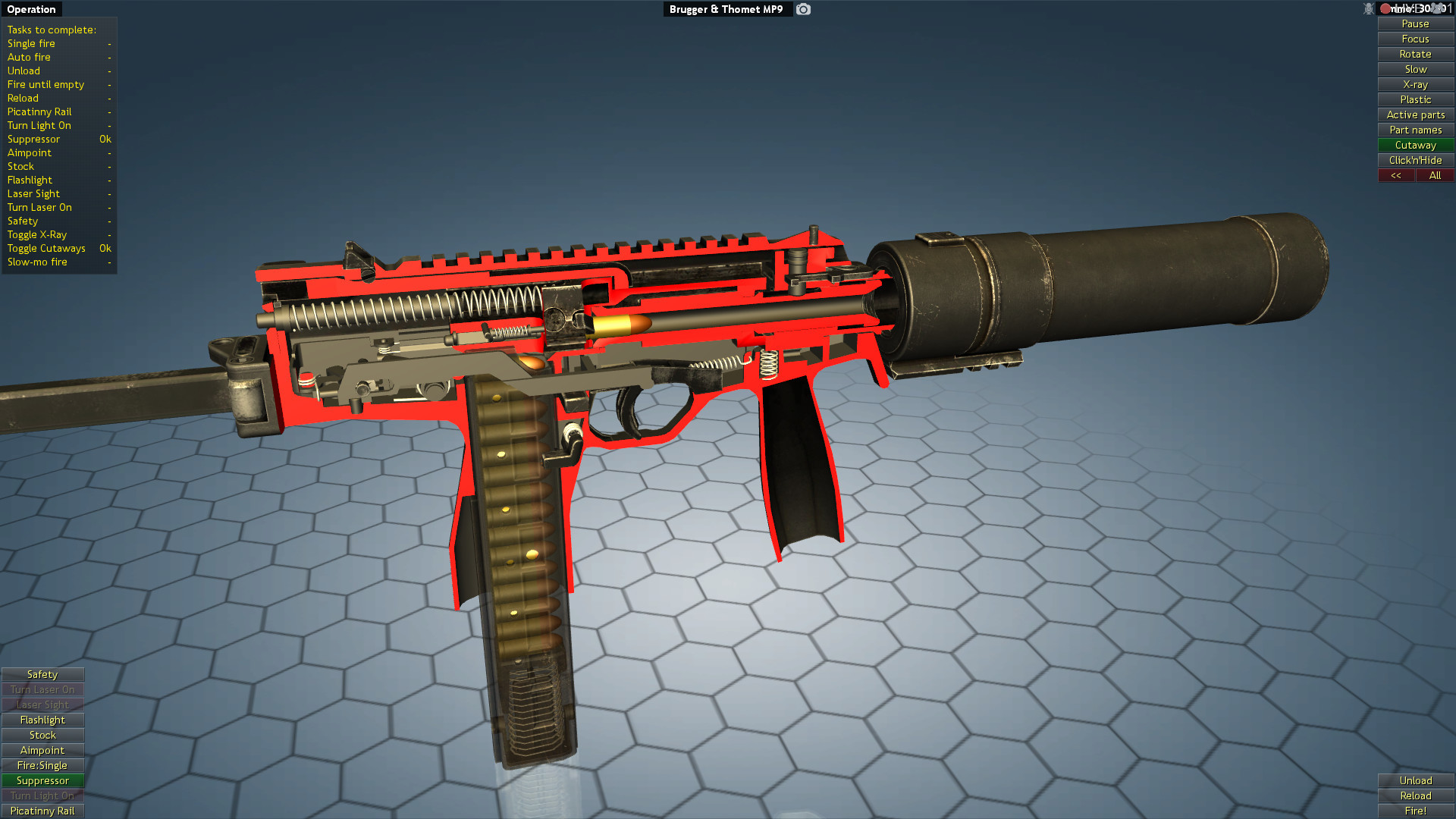
Task: Switch fire mode via Fire:Single
Action: tap(42, 765)
